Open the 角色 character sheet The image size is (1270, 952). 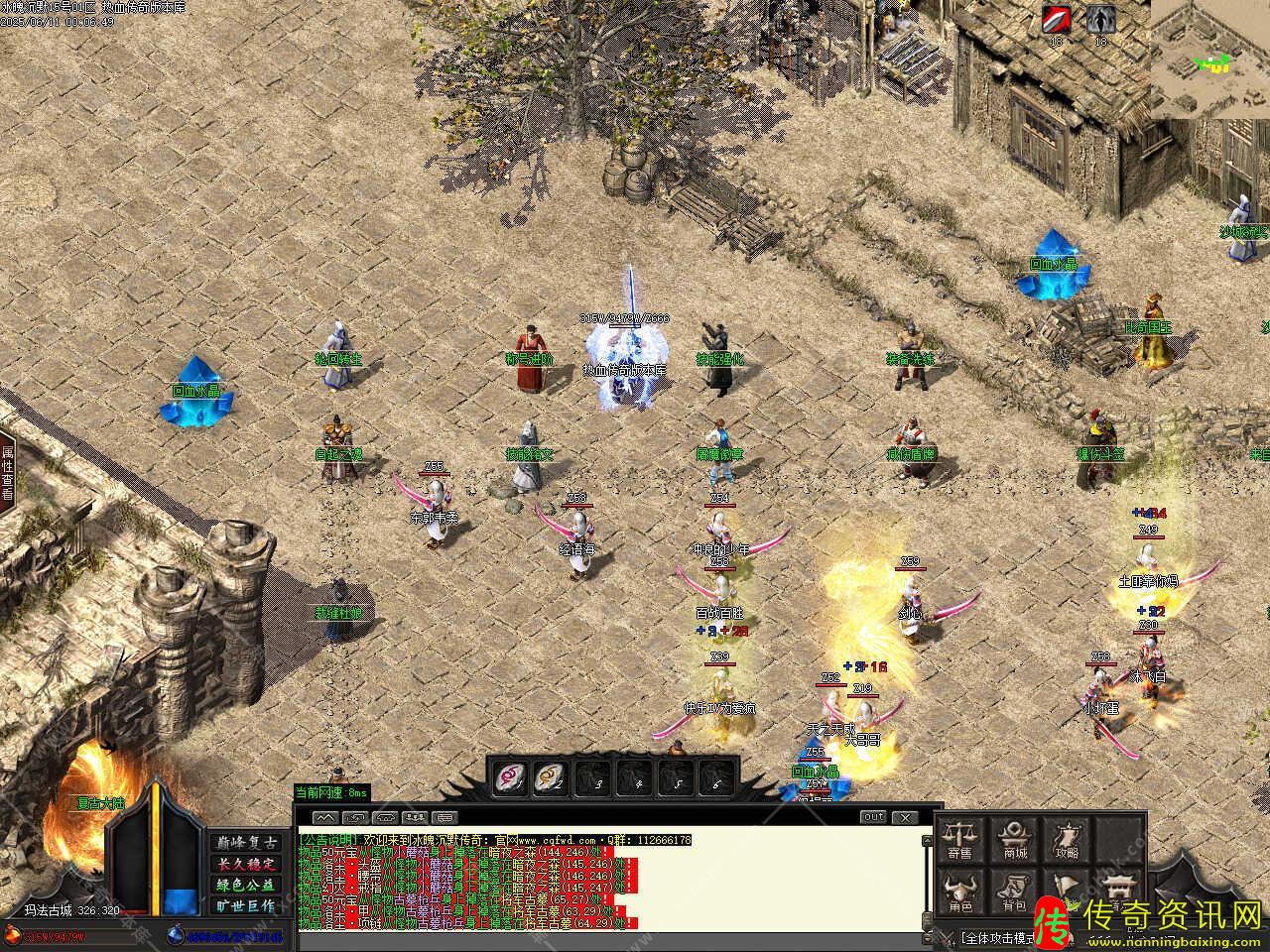click(959, 892)
